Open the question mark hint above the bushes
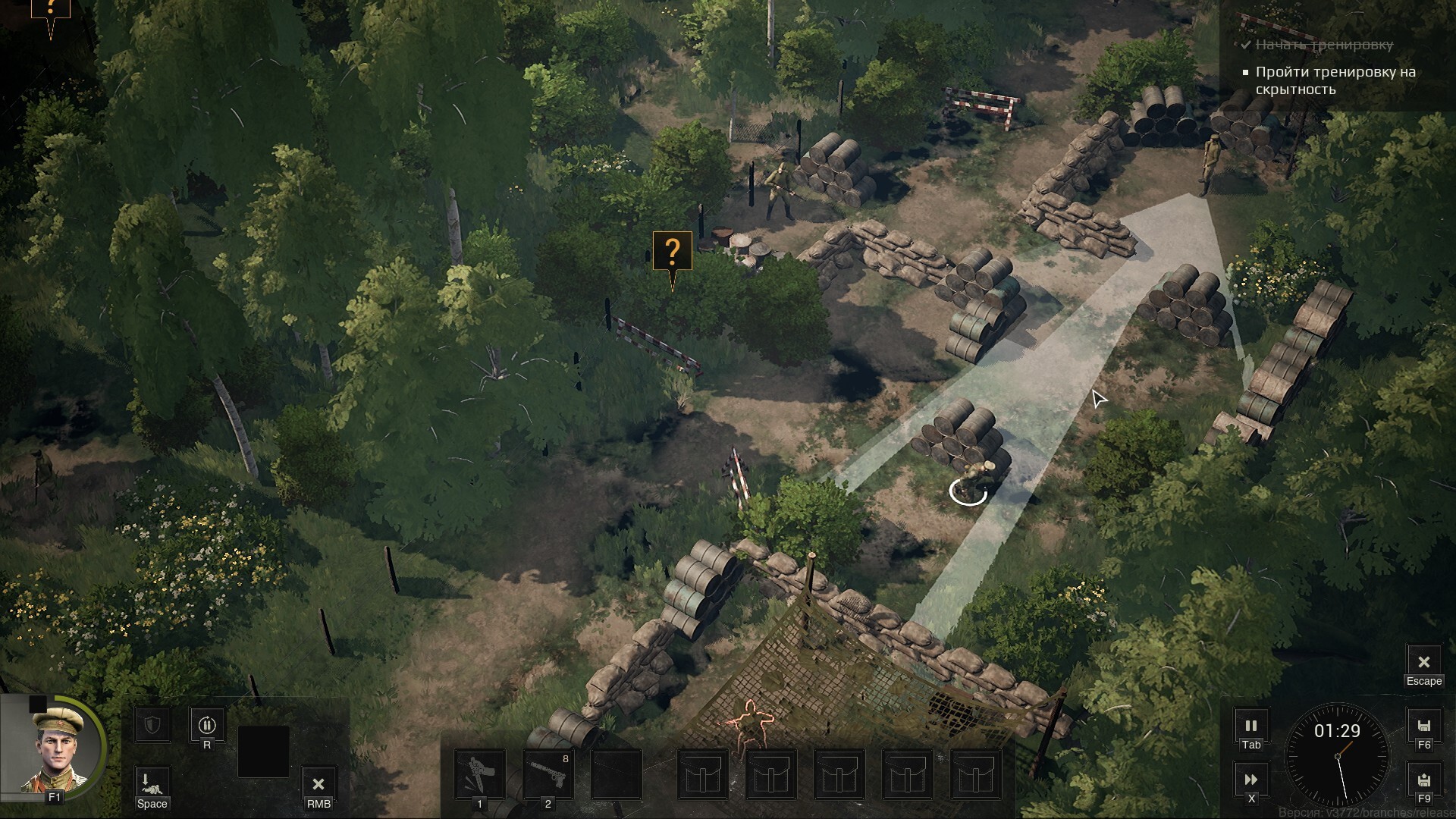This screenshot has width=1456, height=819. coord(672,252)
